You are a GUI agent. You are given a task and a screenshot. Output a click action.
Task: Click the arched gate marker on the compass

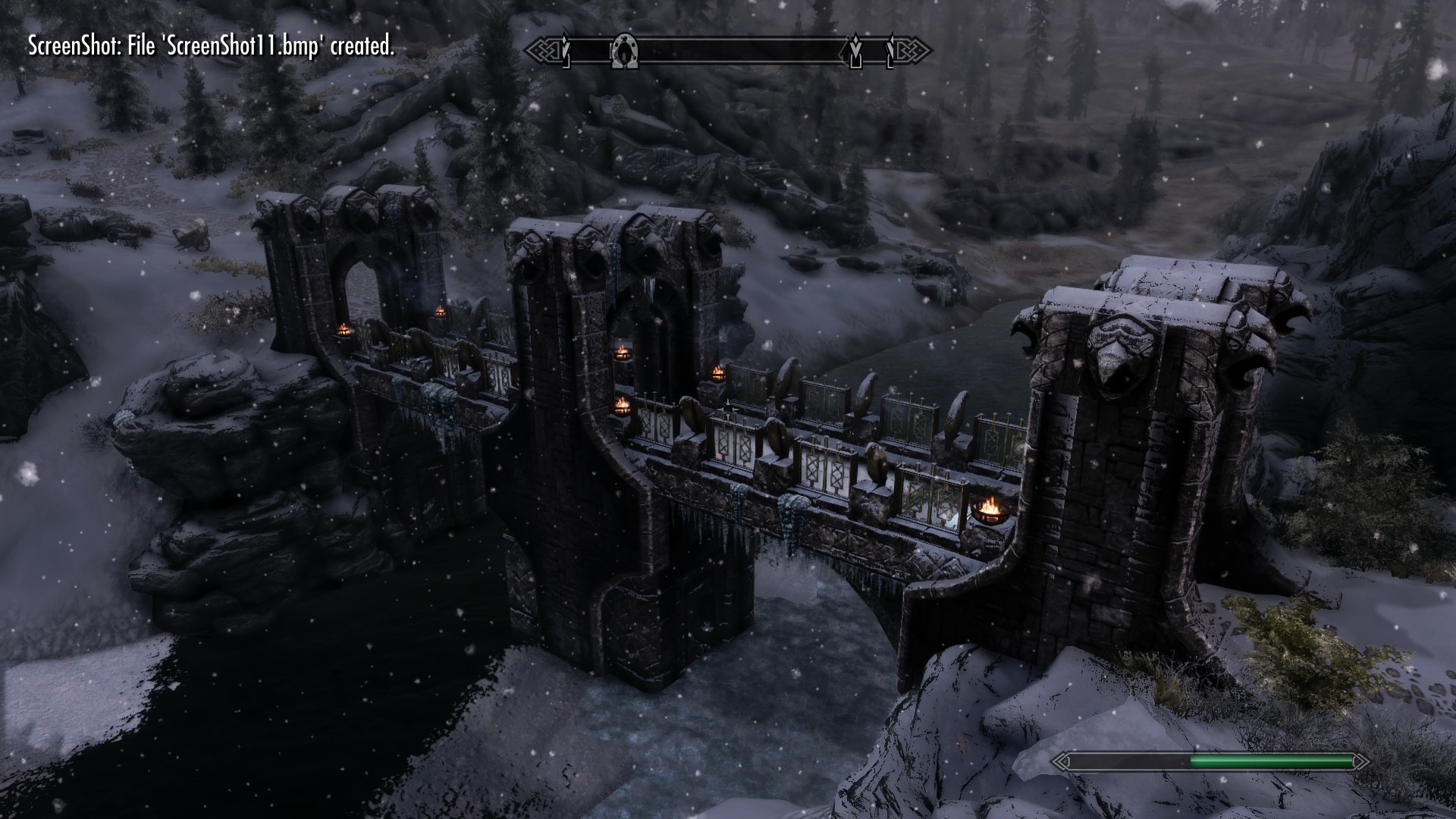(625, 51)
